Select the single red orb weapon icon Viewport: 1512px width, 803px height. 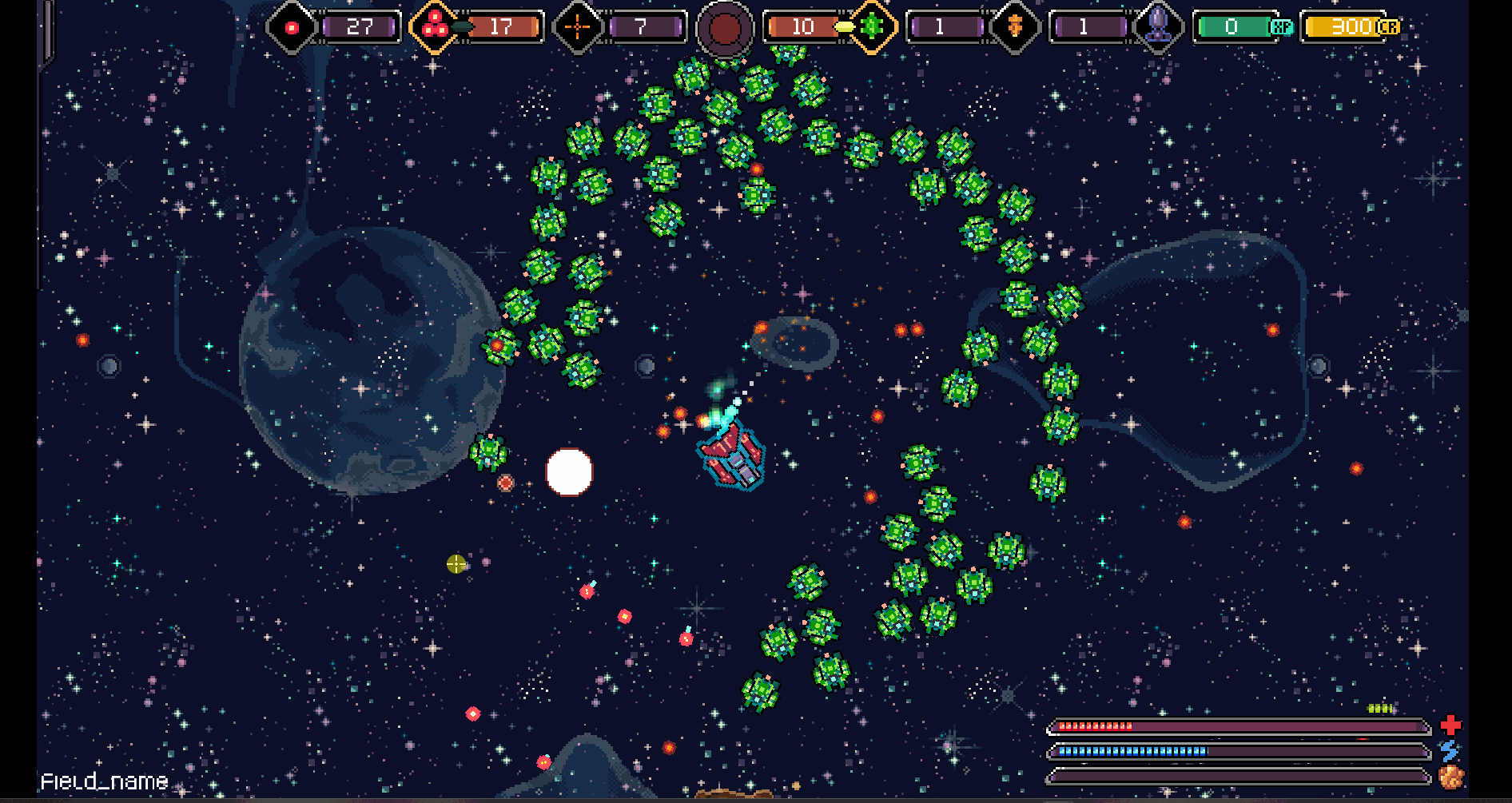pos(292,28)
